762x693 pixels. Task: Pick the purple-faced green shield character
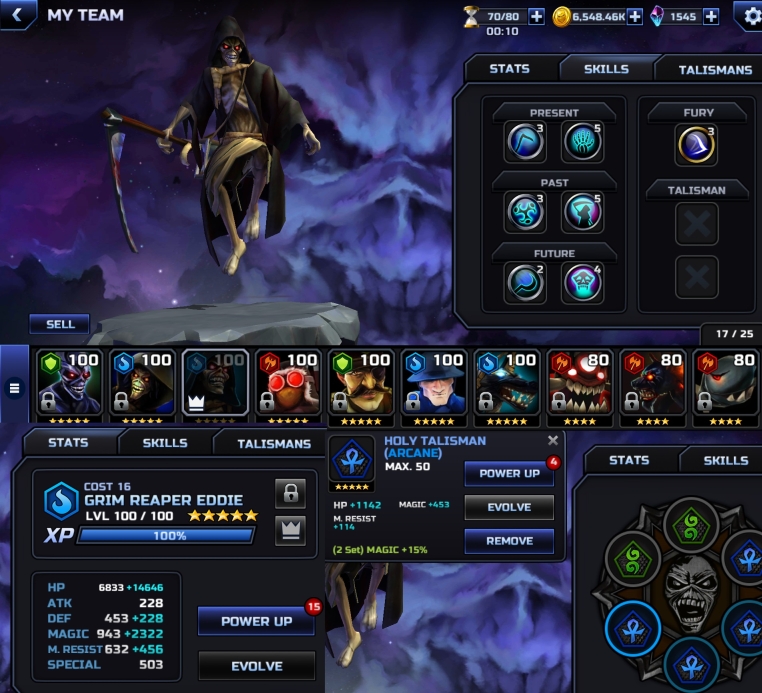coord(69,384)
